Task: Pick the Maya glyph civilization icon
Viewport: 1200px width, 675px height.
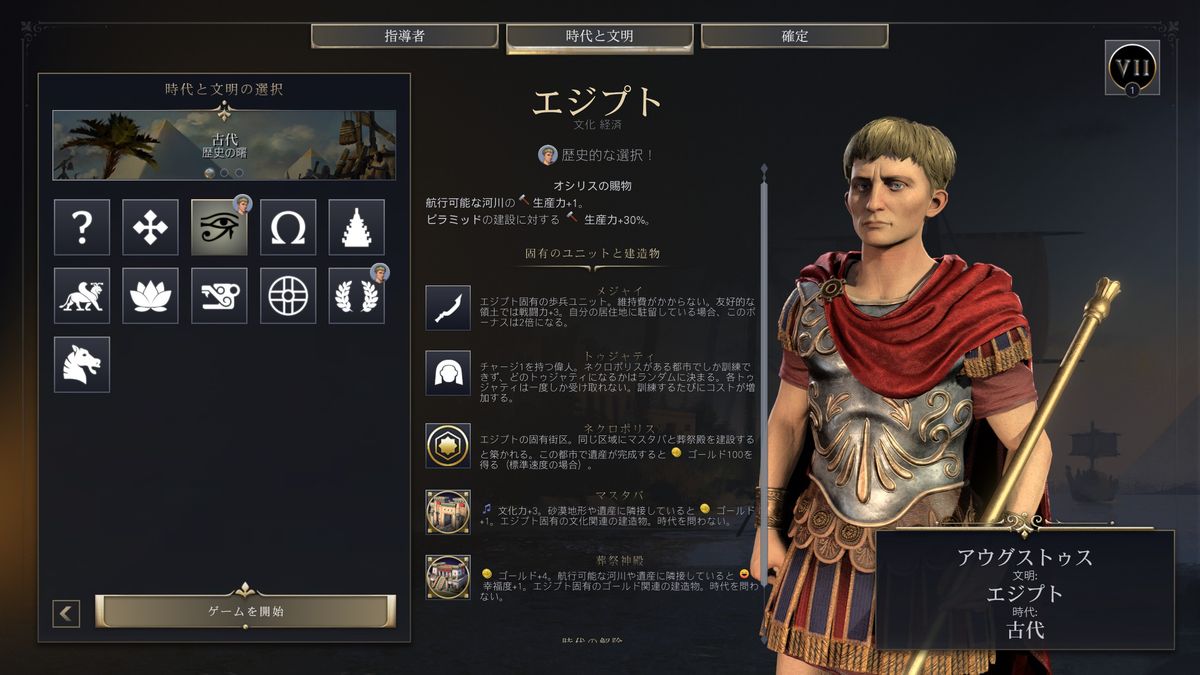Action: click(x=219, y=295)
